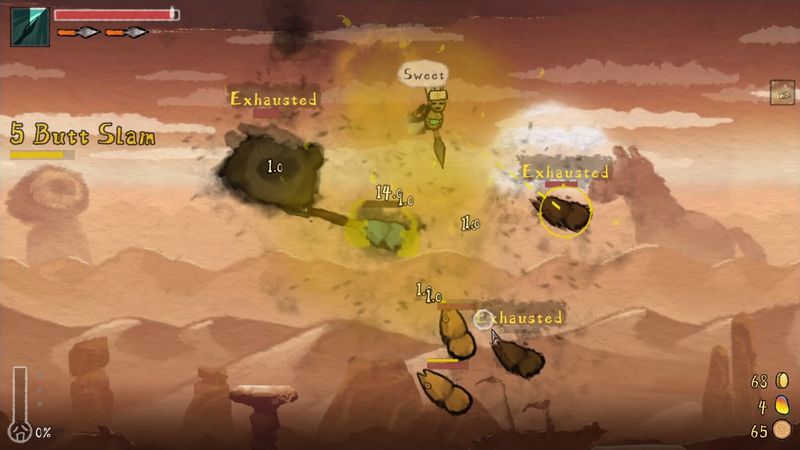Click the thermometer face gauge icon
The width and height of the screenshot is (800, 450).
click(x=19, y=405)
